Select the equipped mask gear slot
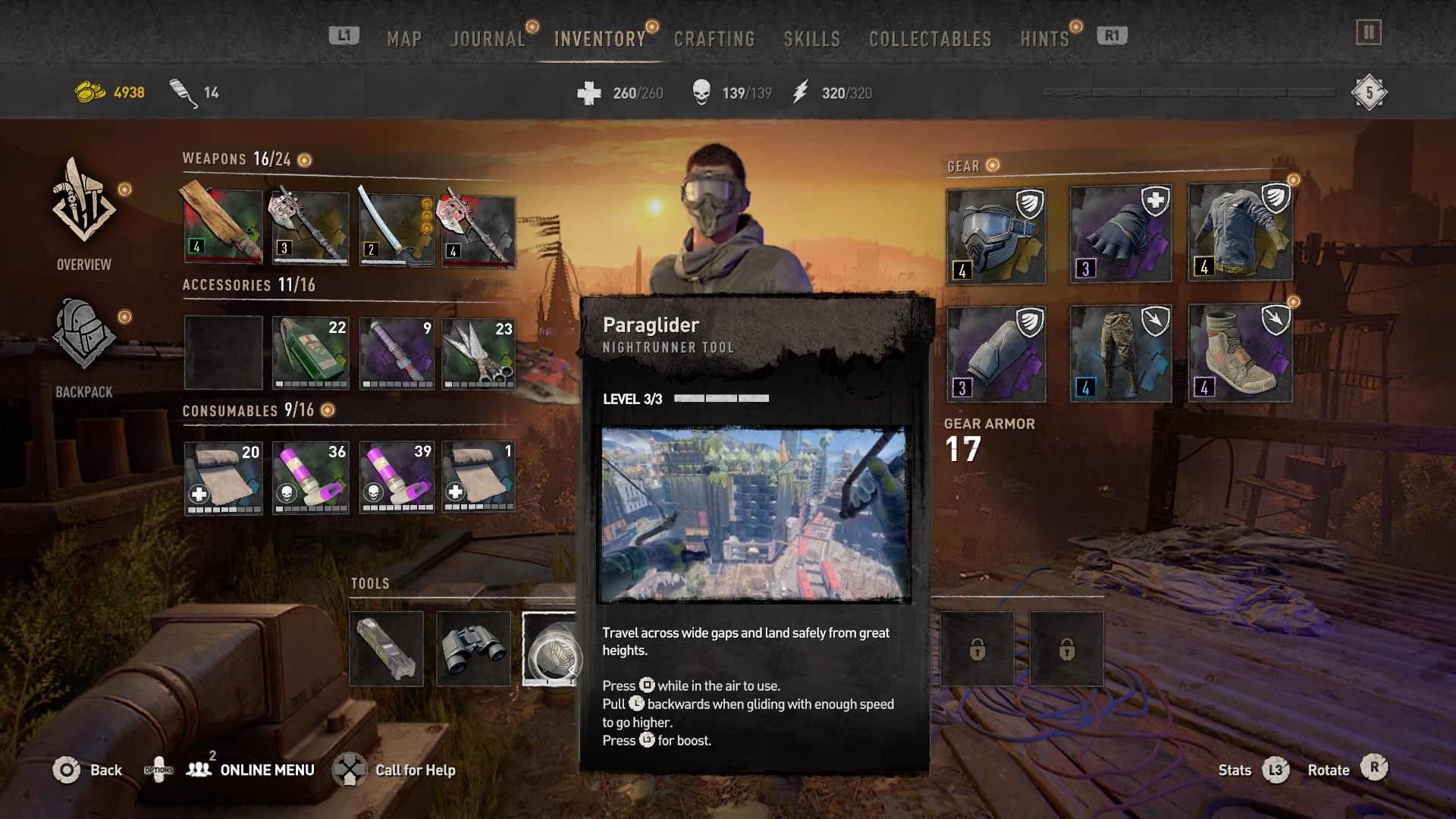The image size is (1456, 819). [x=996, y=231]
